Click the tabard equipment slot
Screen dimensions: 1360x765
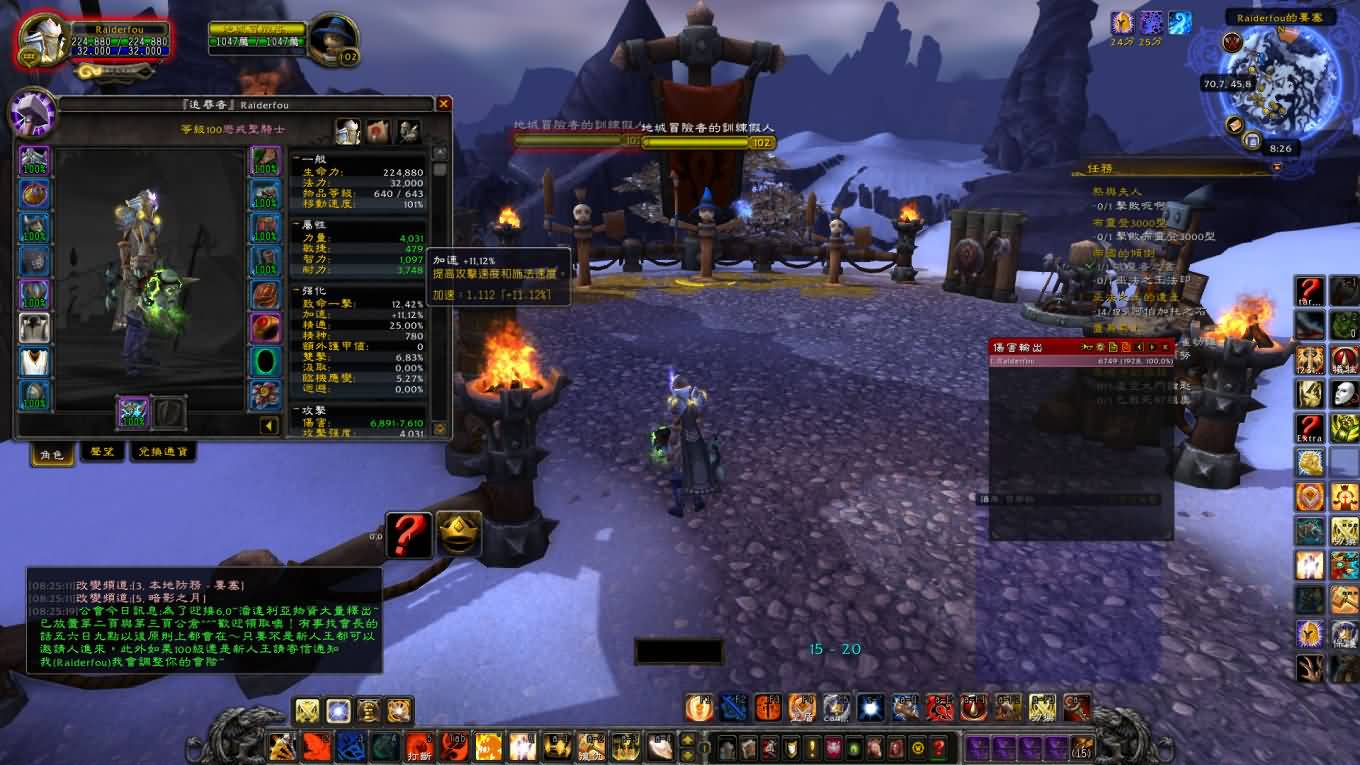tap(35, 360)
